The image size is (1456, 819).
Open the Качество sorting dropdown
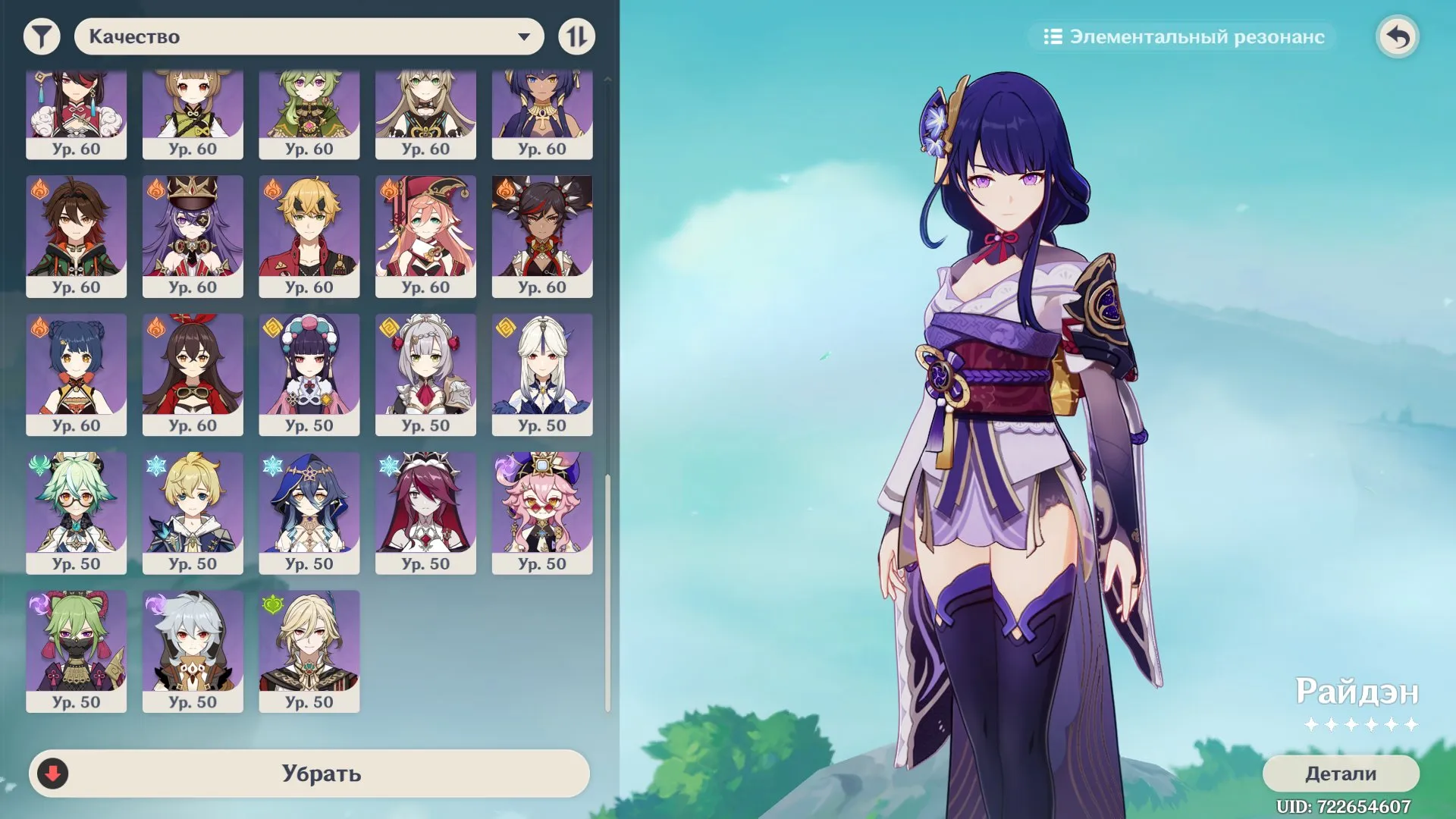(x=308, y=36)
